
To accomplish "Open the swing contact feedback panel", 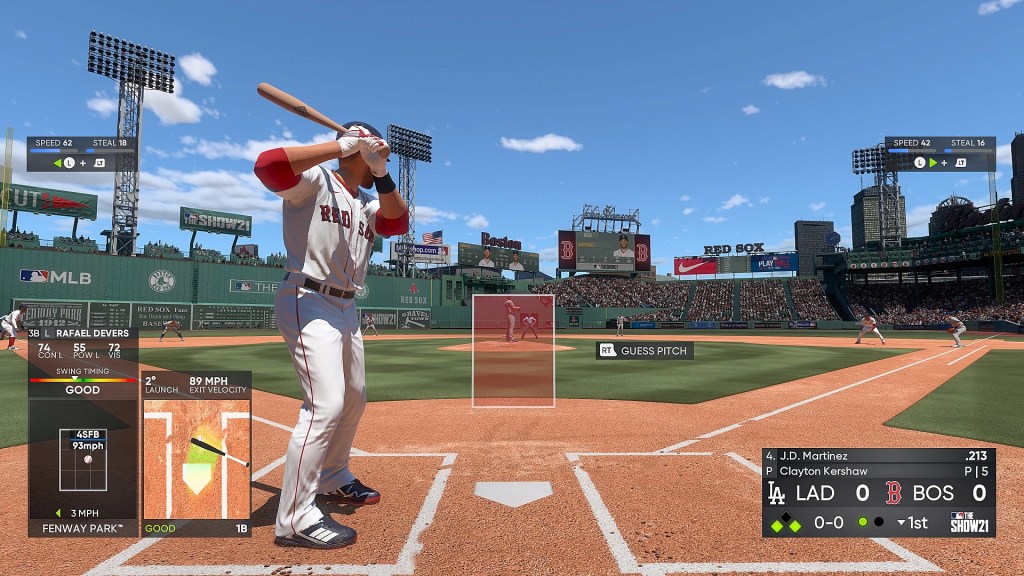I will point(196,455).
